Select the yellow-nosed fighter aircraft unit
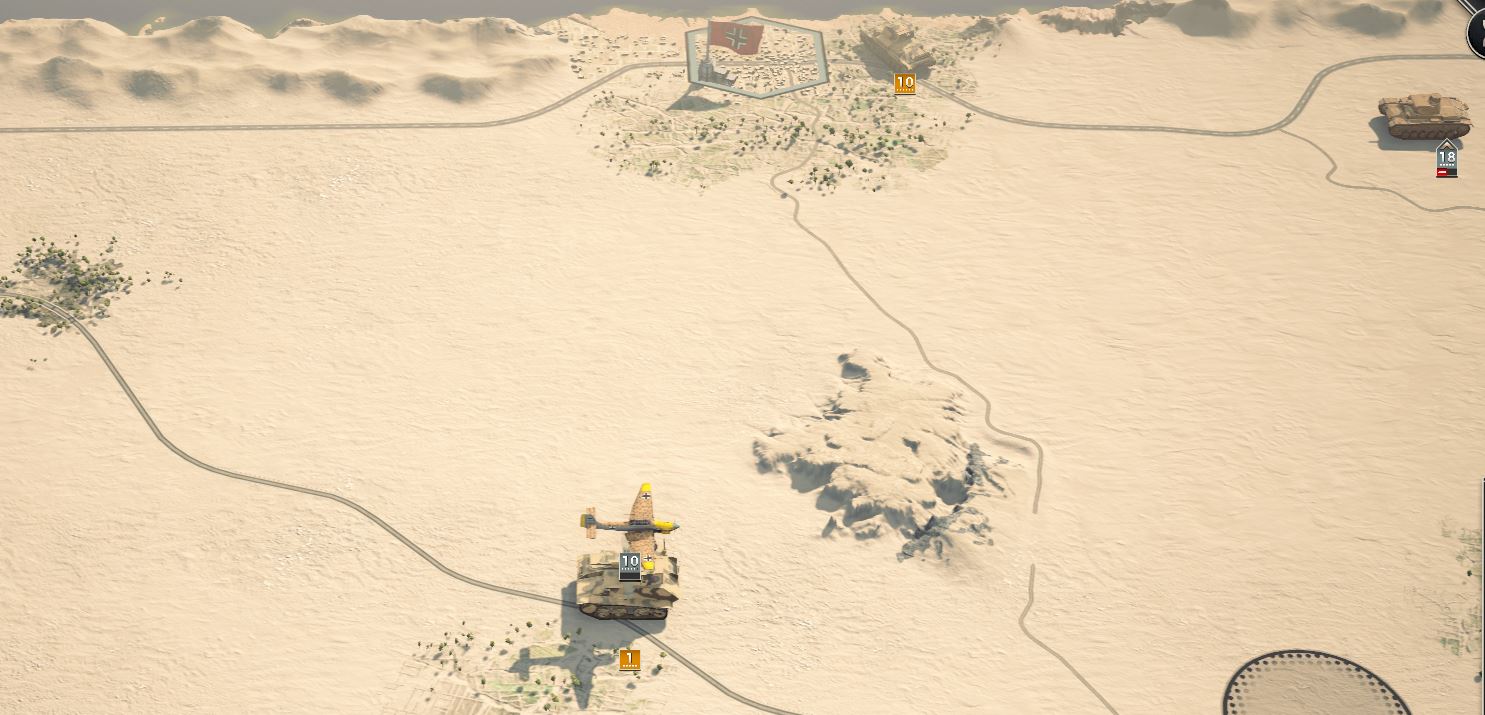1485x715 pixels. (632, 518)
